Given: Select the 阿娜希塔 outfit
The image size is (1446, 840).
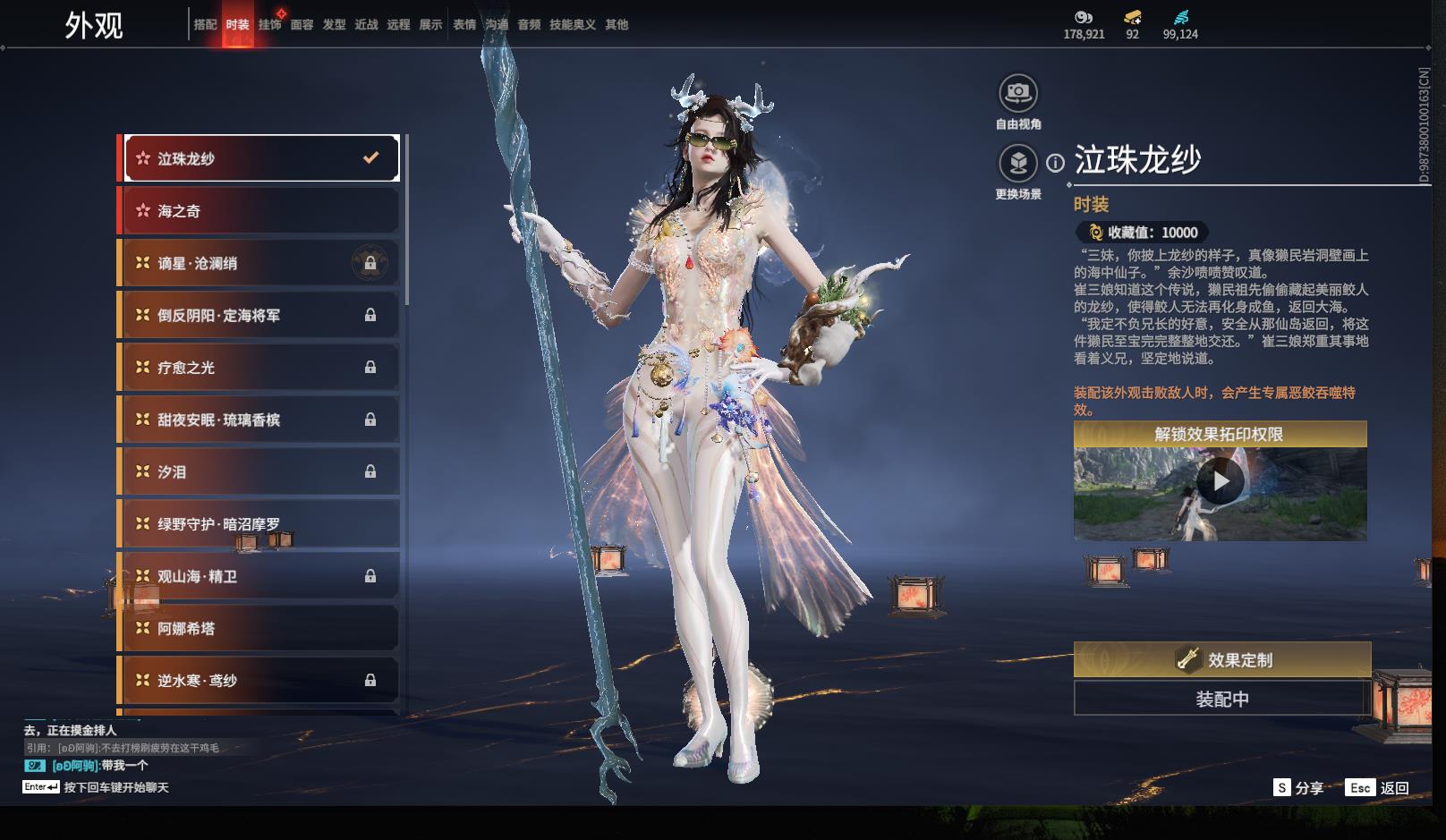Looking at the screenshot, I should point(259,629).
